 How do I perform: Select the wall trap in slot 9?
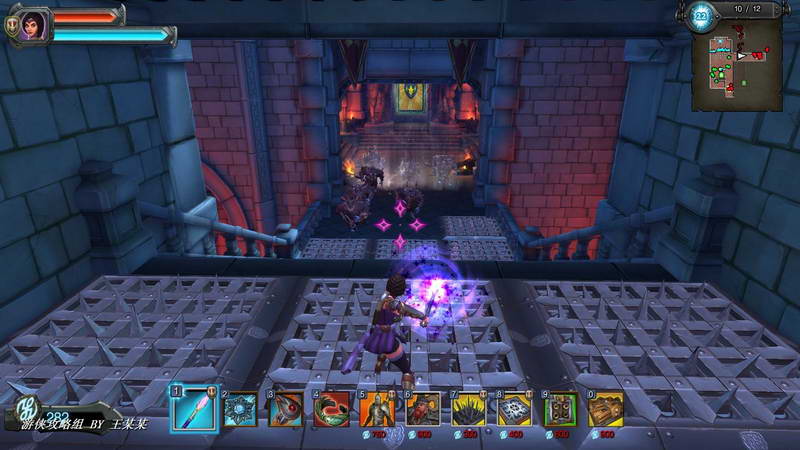click(560, 409)
